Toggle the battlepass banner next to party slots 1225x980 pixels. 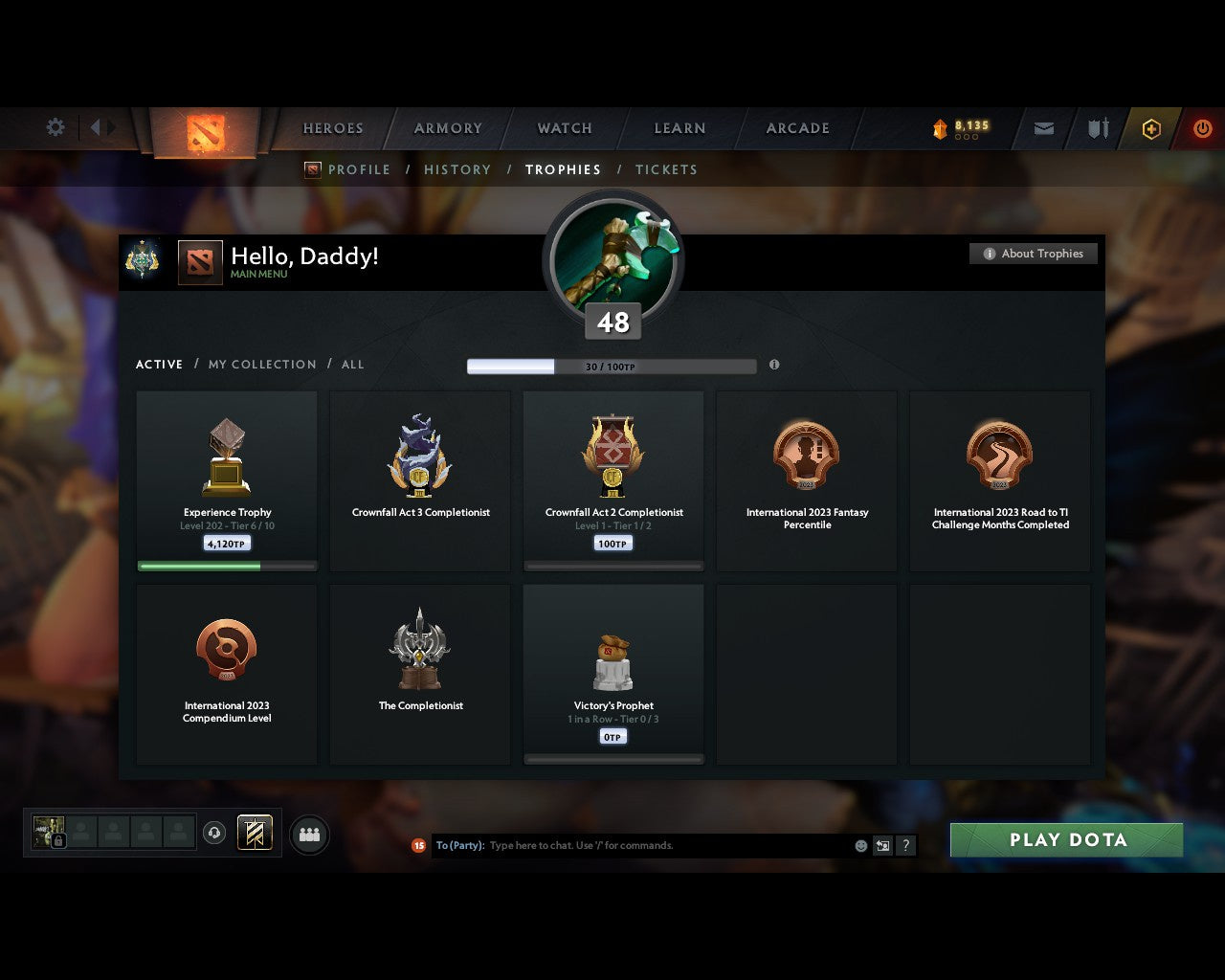(255, 834)
